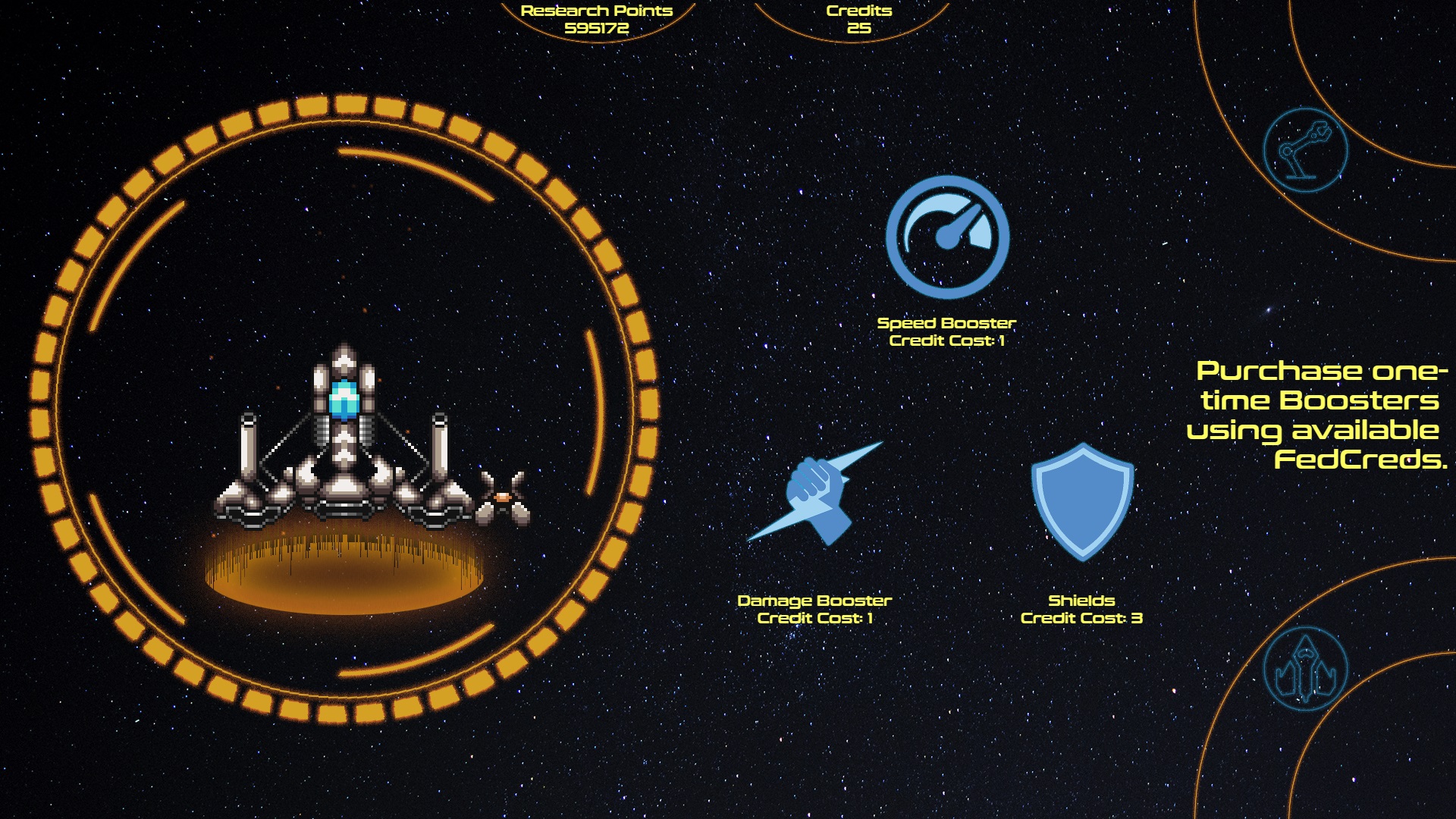Open the robotic arm engineering icon top right
Viewport: 1456px width, 819px height.
coord(1306,150)
